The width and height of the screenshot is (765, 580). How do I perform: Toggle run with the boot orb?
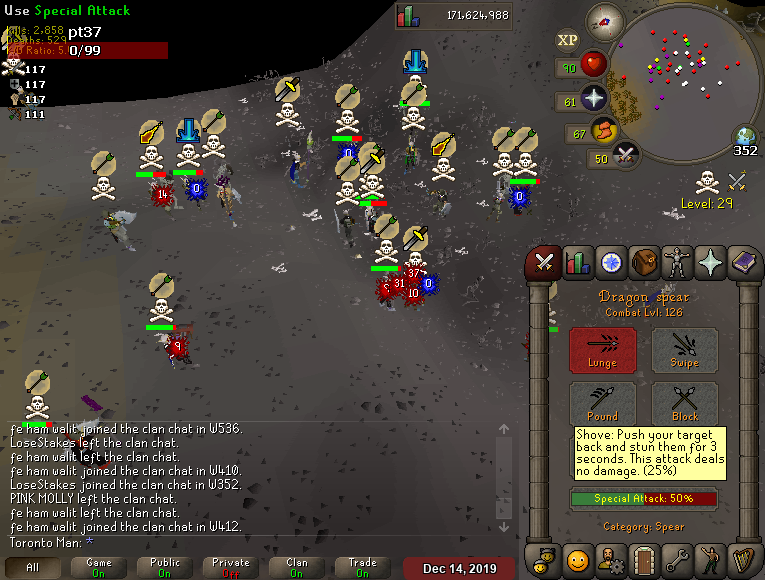604,132
